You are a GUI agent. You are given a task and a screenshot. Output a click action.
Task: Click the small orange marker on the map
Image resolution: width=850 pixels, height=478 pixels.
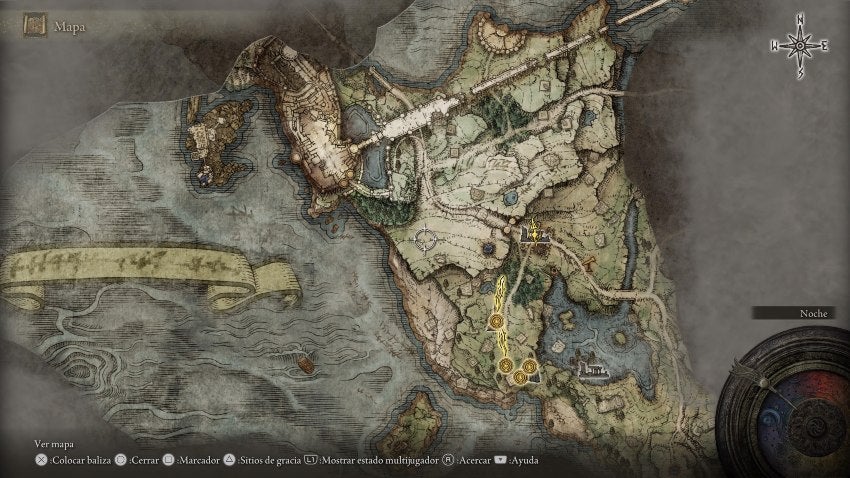(x=592, y=264)
